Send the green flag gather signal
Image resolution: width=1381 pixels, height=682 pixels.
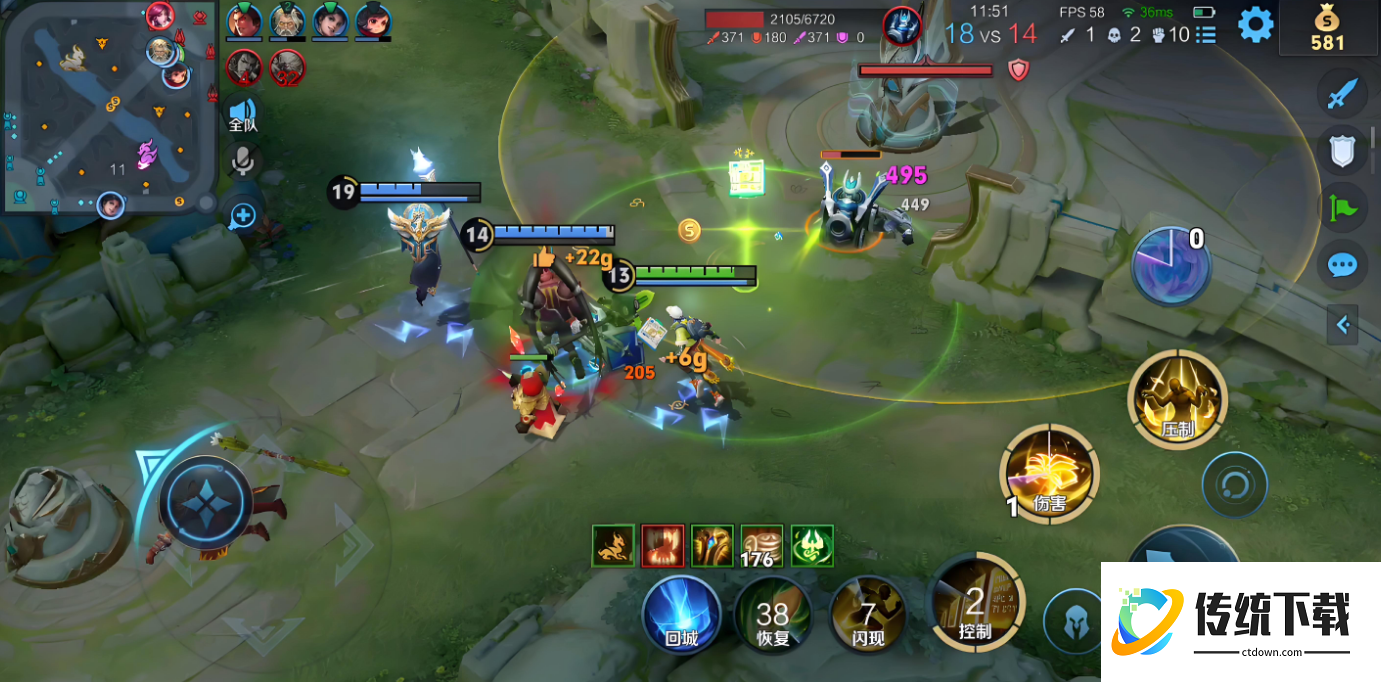1341,208
